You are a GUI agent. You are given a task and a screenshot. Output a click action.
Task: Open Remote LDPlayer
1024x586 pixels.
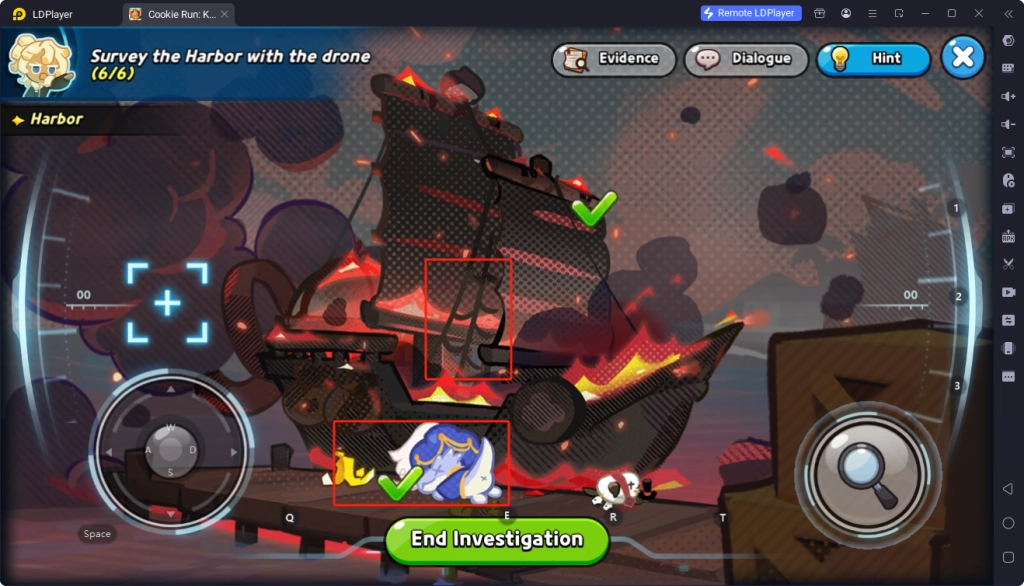750,13
